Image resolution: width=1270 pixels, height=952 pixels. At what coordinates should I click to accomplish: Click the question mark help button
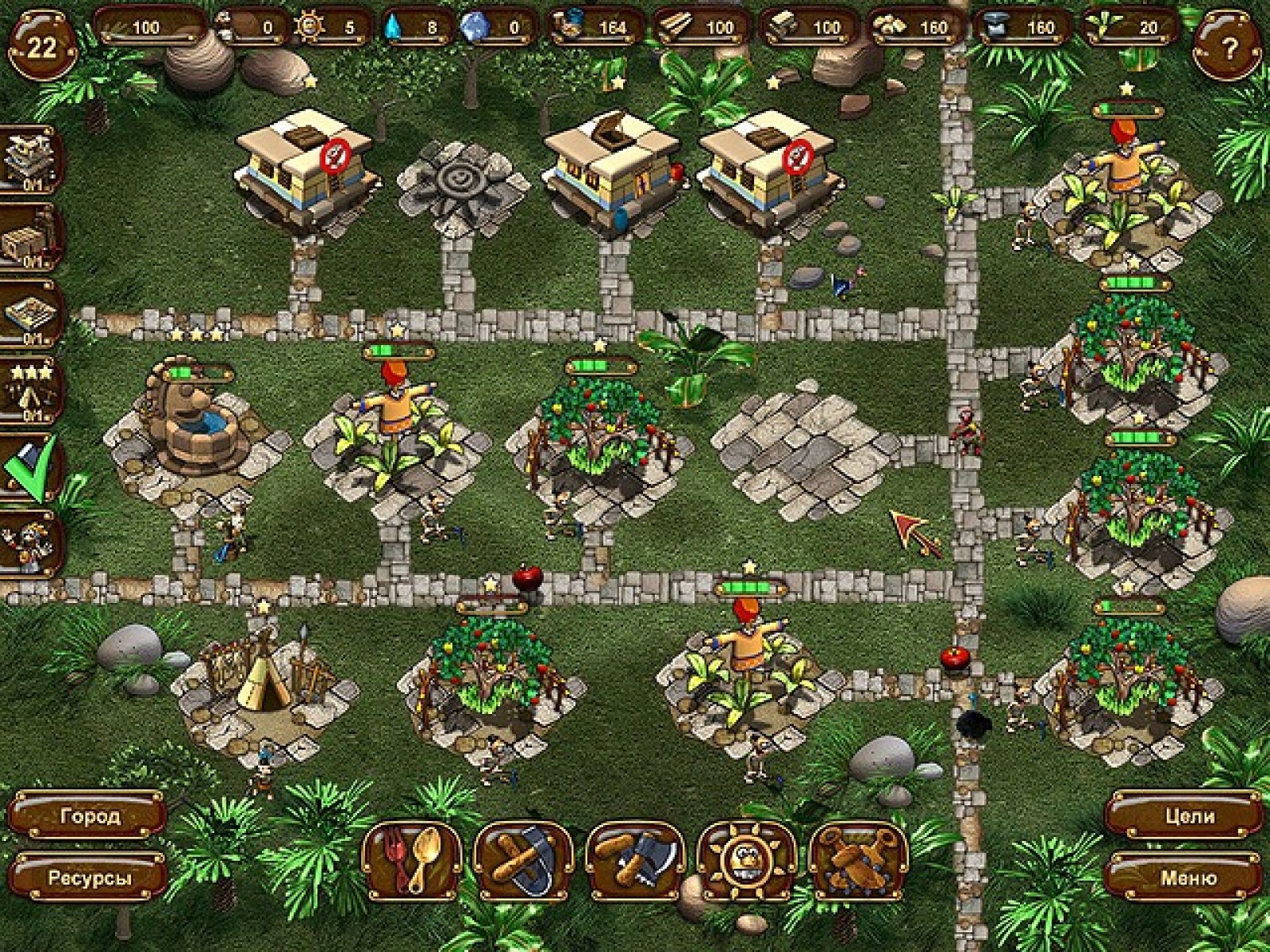click(1229, 49)
